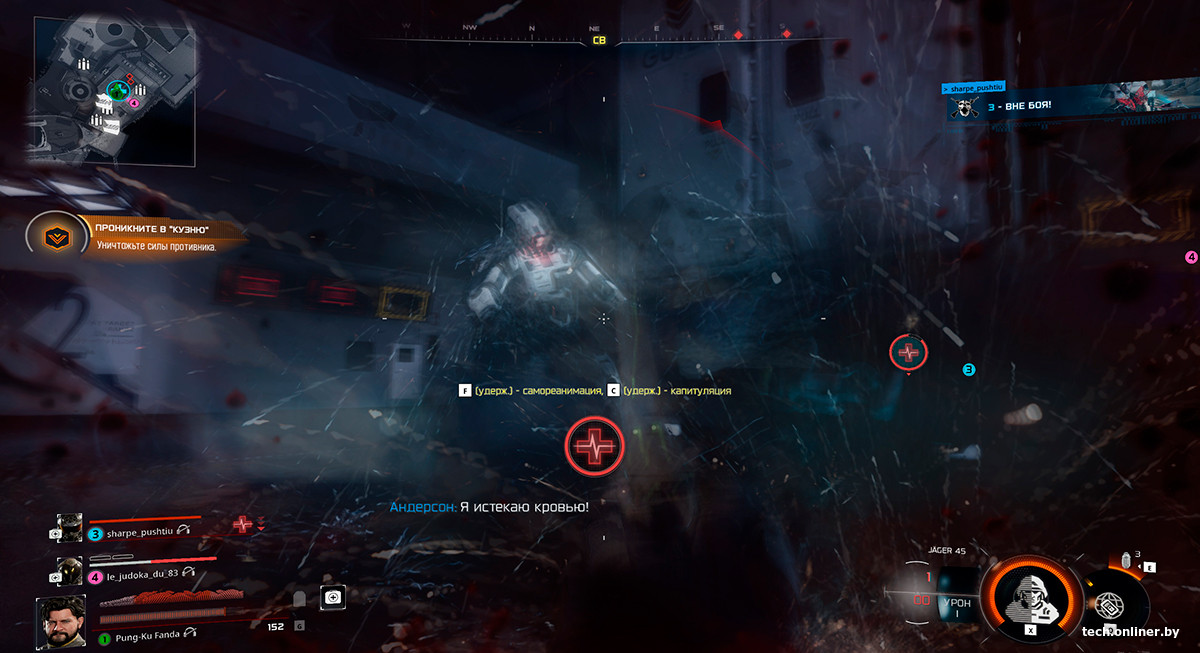Select the grenade icon with count 3
Image resolution: width=1200 pixels, height=653 pixels.
(1127, 562)
